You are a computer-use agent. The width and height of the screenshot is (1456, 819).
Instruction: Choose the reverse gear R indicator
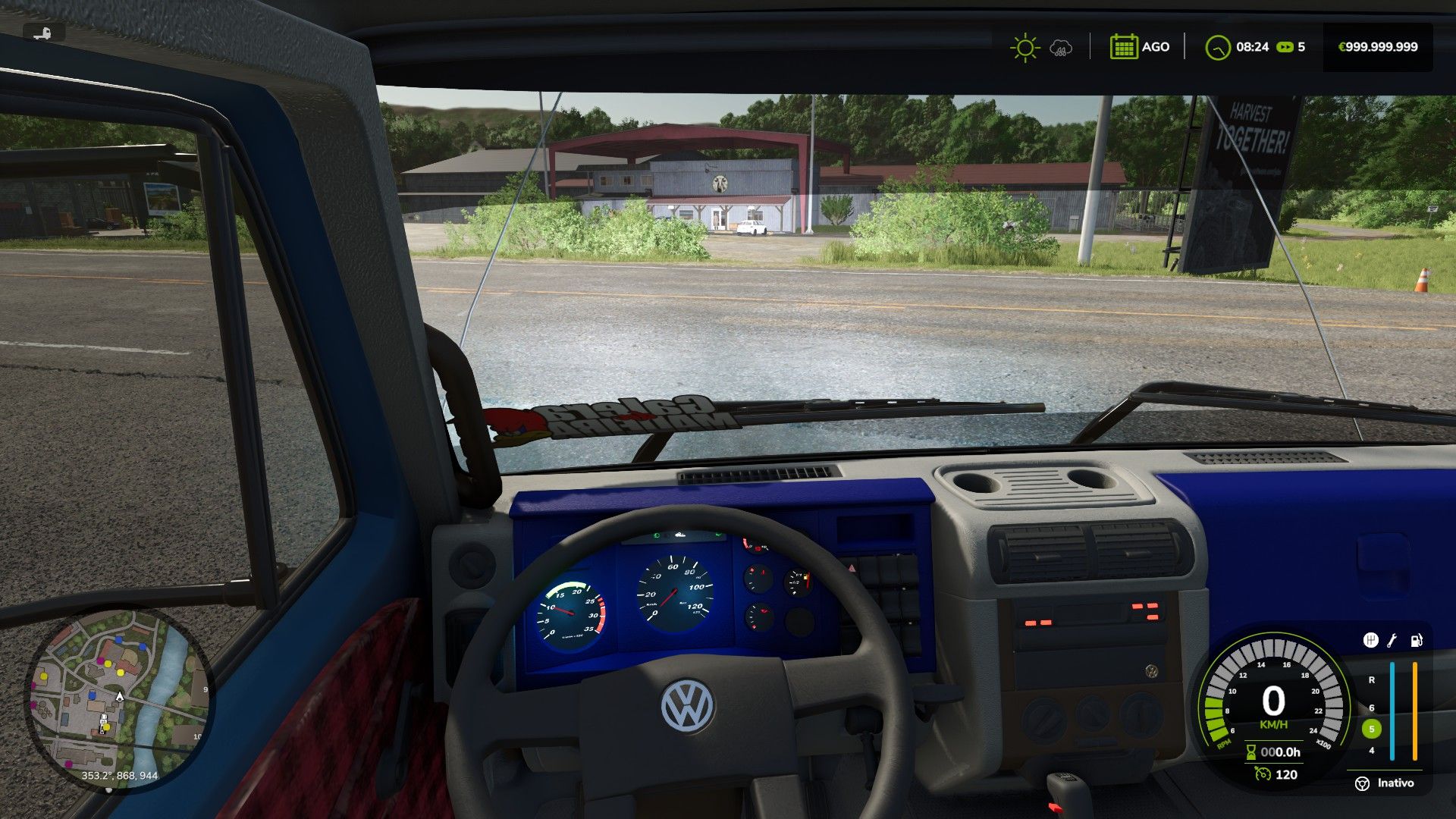[1371, 680]
